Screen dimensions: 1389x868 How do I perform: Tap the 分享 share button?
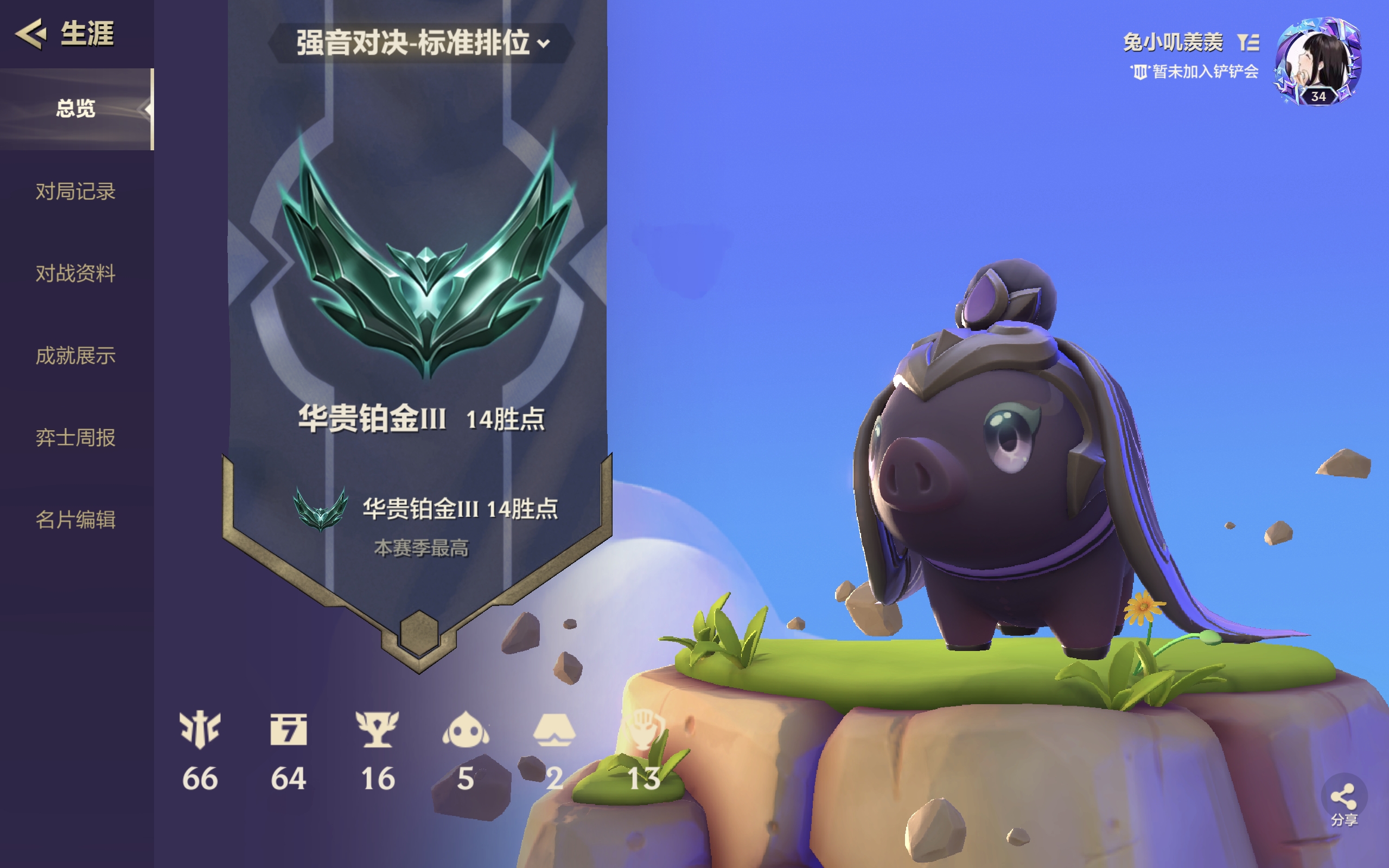1343,803
